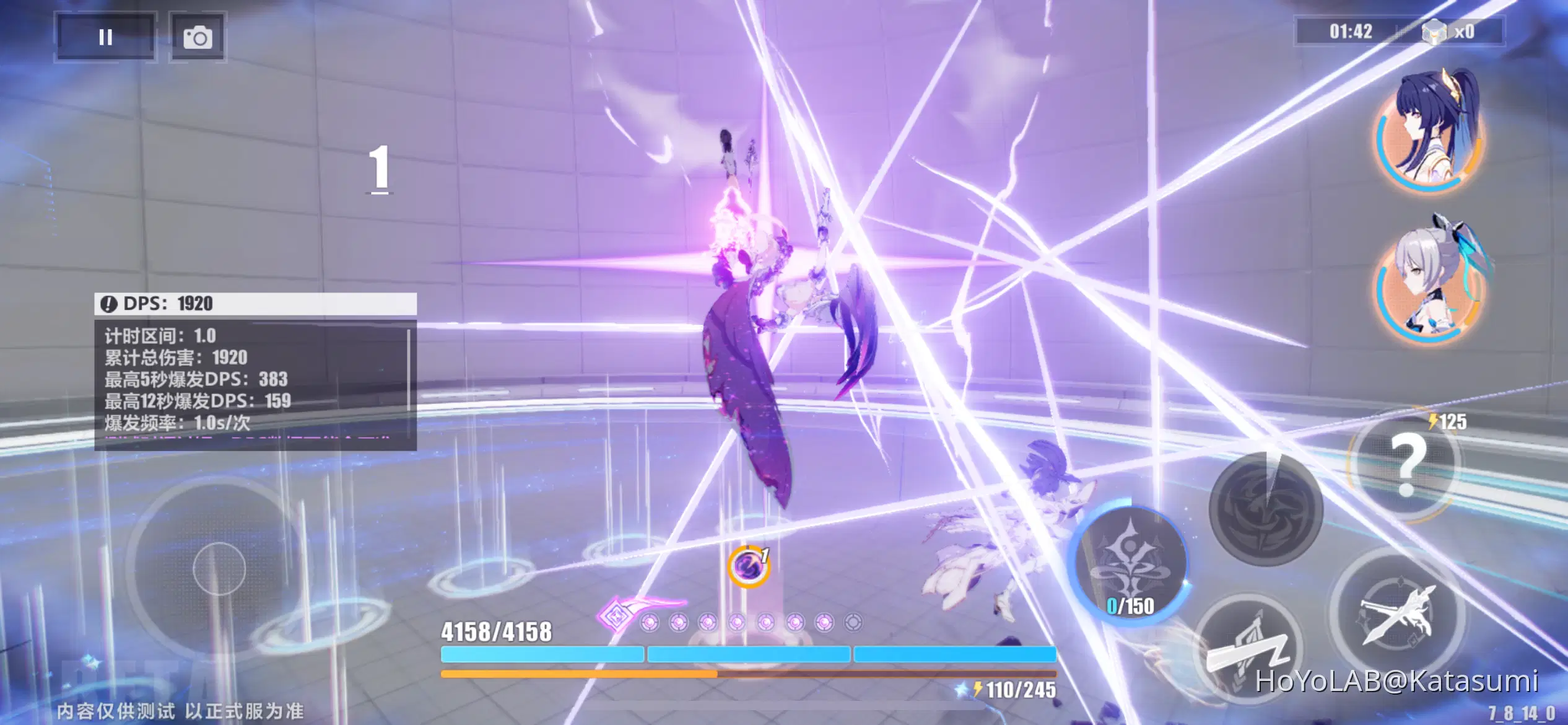Image resolution: width=1568 pixels, height=725 pixels.
Task: Toggle the pause button in top left
Action: [x=105, y=37]
